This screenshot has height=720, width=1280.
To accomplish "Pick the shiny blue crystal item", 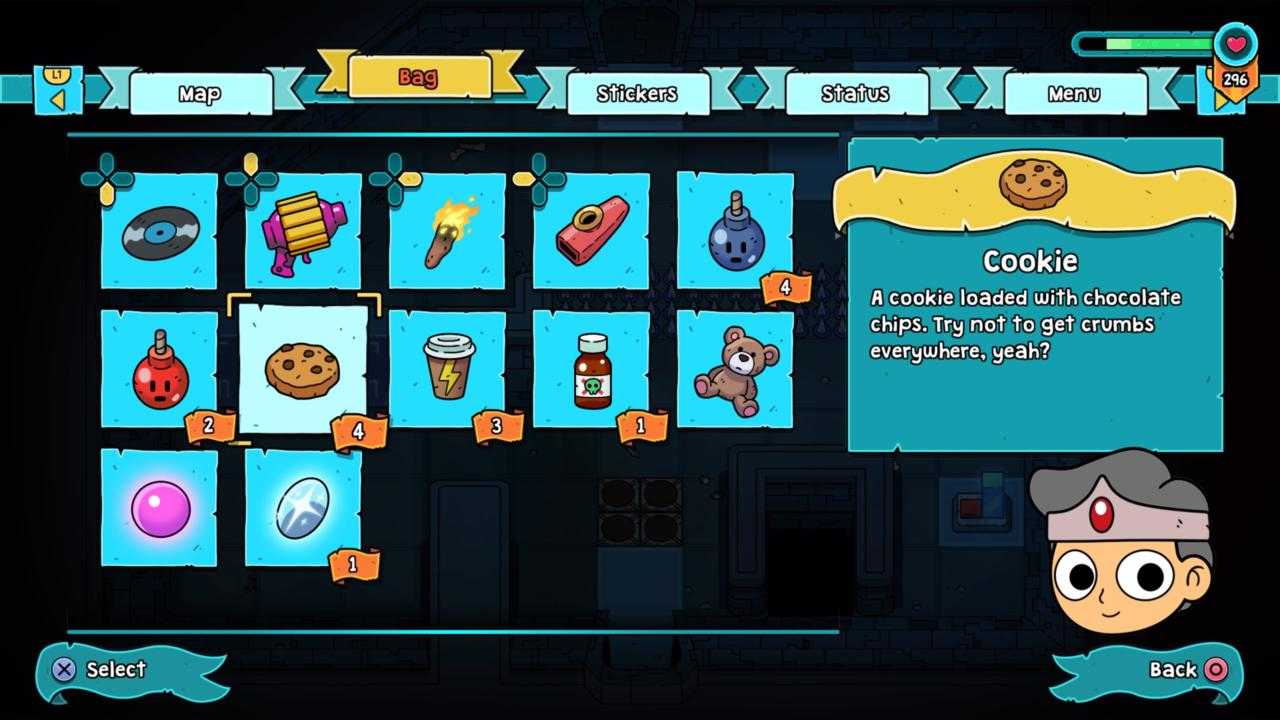I will point(303,508).
